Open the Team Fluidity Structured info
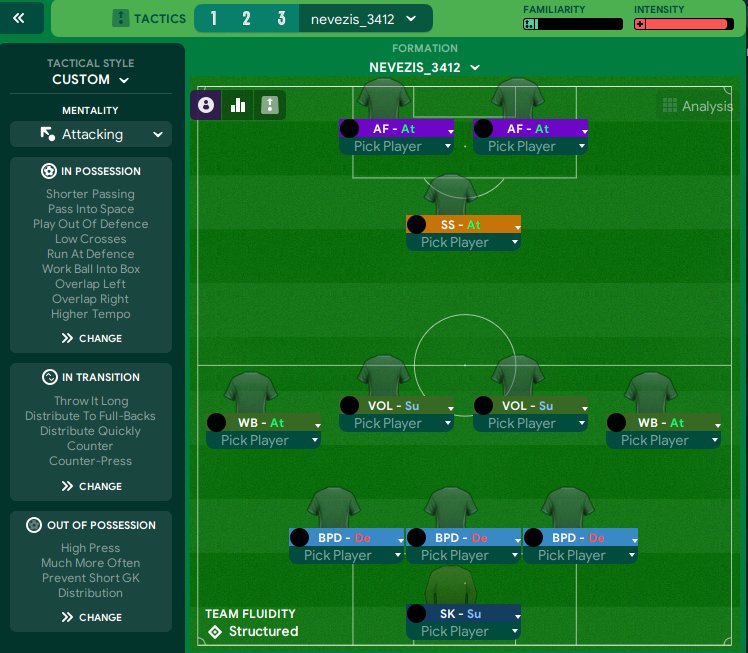The height and width of the screenshot is (653, 748). click(x=253, y=631)
